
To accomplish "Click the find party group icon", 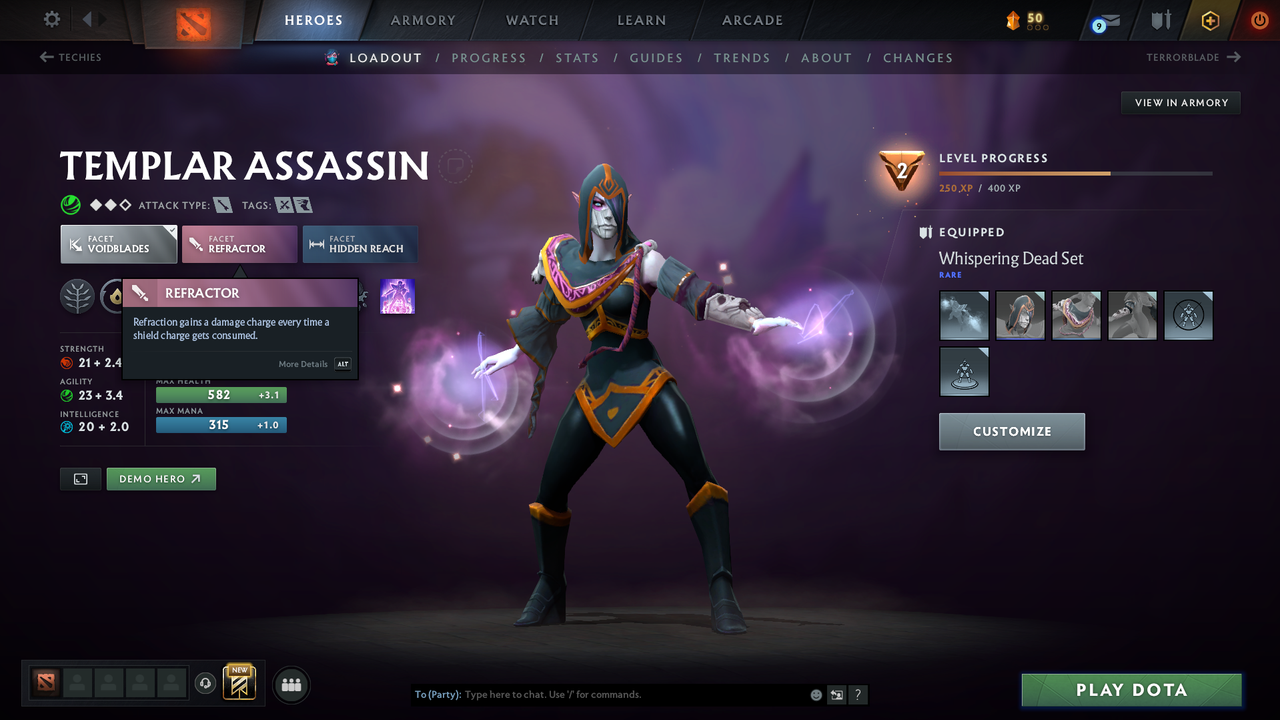I will pyautogui.click(x=290, y=684).
